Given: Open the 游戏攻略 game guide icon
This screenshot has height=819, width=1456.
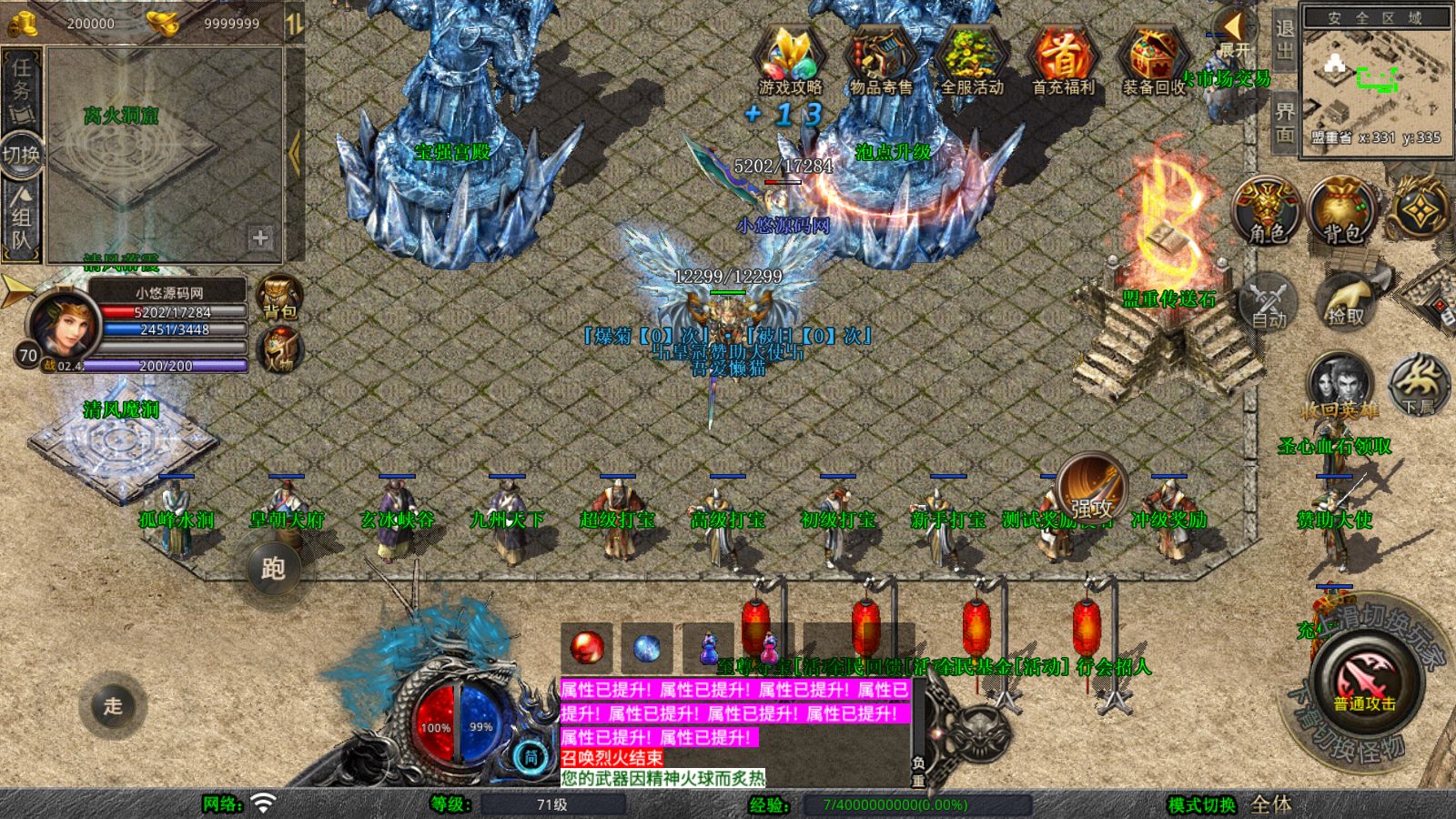Looking at the screenshot, I should click(x=789, y=60).
